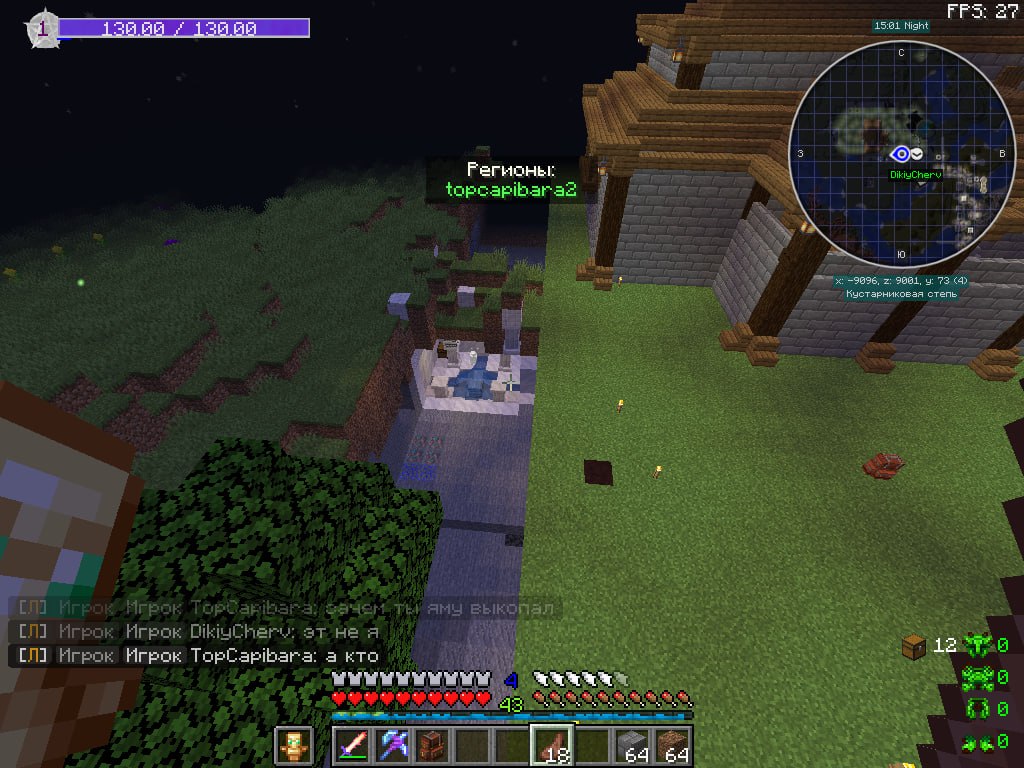Image resolution: width=1024 pixels, height=768 pixels.
Task: Select the dirt block stack slot
Action: pyautogui.click(x=672, y=746)
